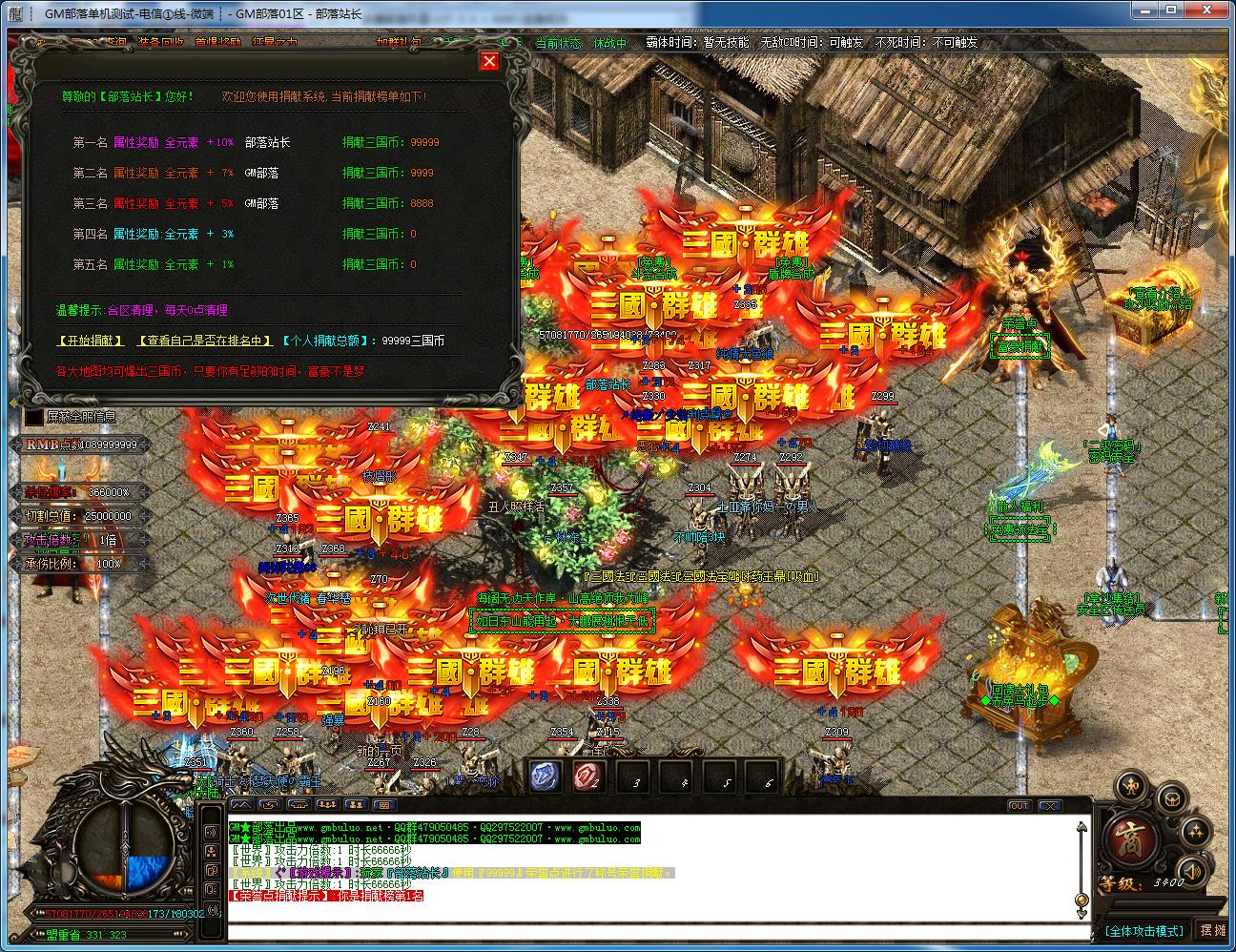Open the three-stars skills round icon
This screenshot has width=1236, height=952.
tap(1194, 833)
